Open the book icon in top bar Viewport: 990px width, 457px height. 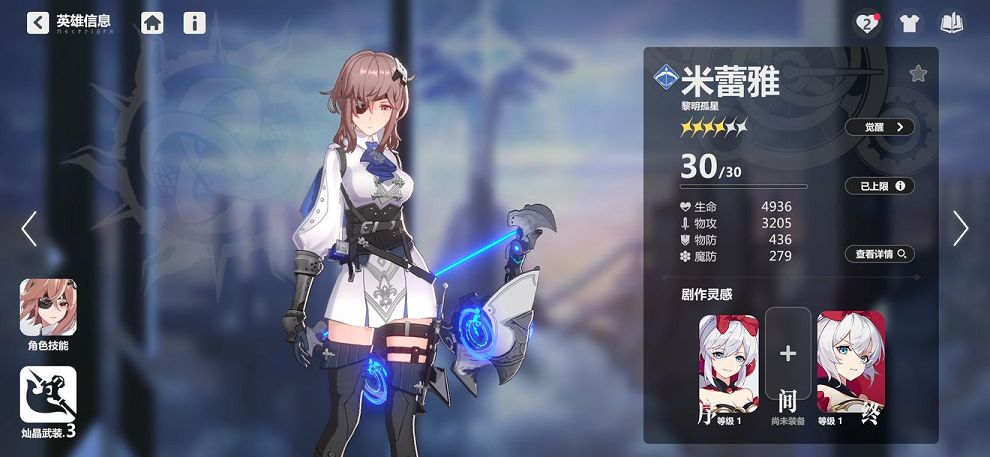[951, 23]
